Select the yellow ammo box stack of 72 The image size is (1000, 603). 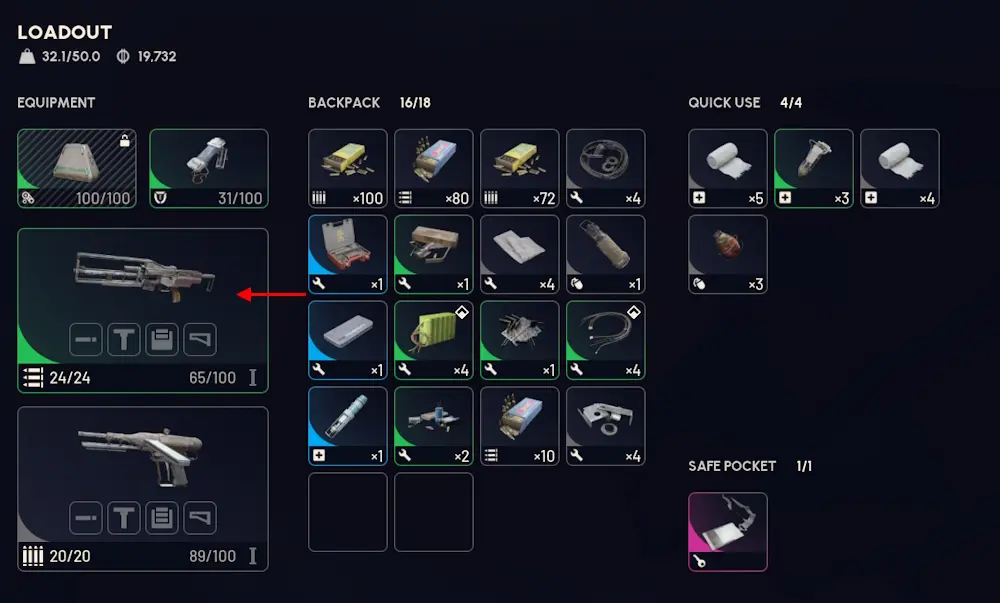pos(519,168)
